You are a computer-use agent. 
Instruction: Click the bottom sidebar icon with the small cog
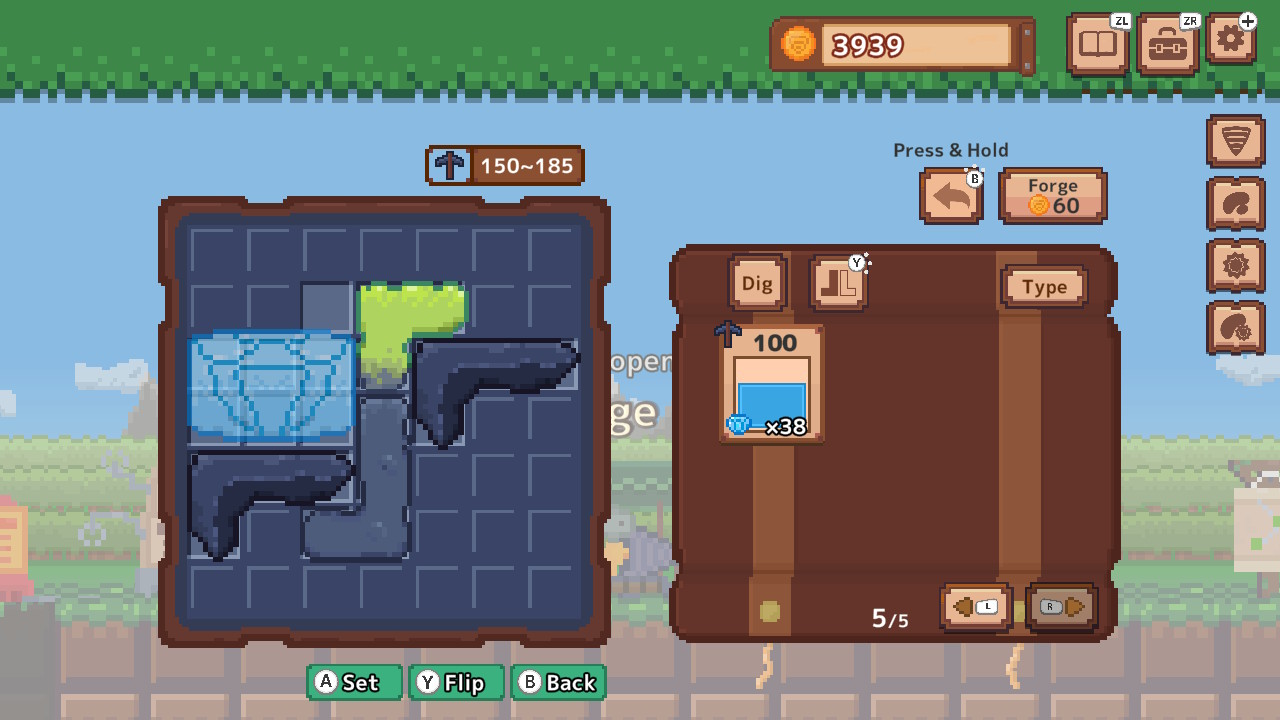pyautogui.click(x=1236, y=328)
